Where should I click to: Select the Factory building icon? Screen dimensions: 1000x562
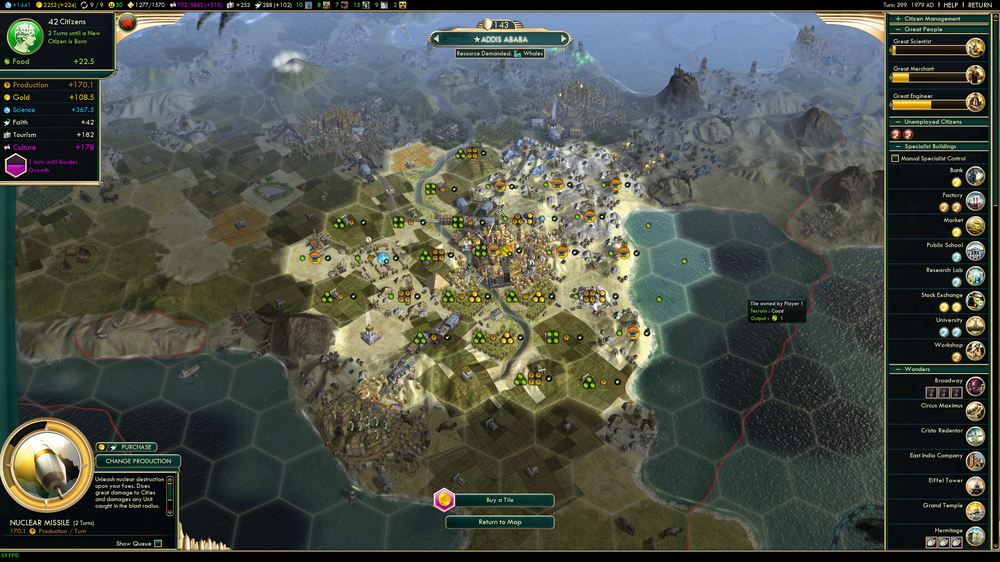tap(975, 200)
